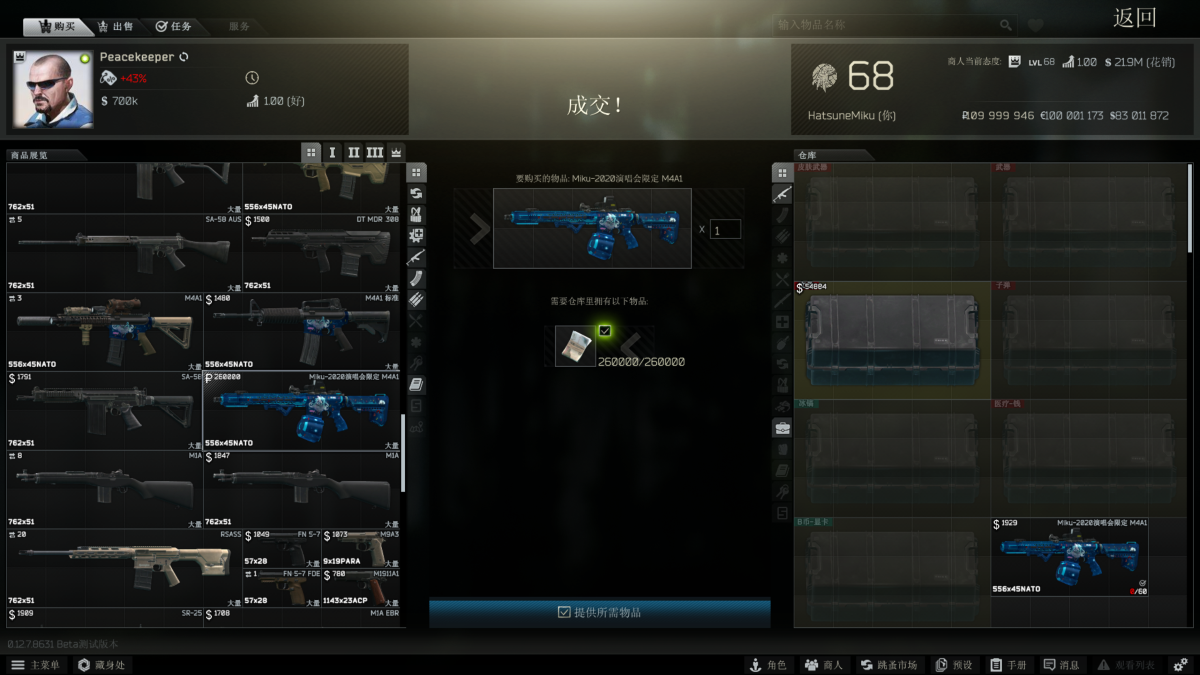Image resolution: width=1200 pixels, height=675 pixels.
Task: Open the gear settings icon
Action: tap(1180, 665)
